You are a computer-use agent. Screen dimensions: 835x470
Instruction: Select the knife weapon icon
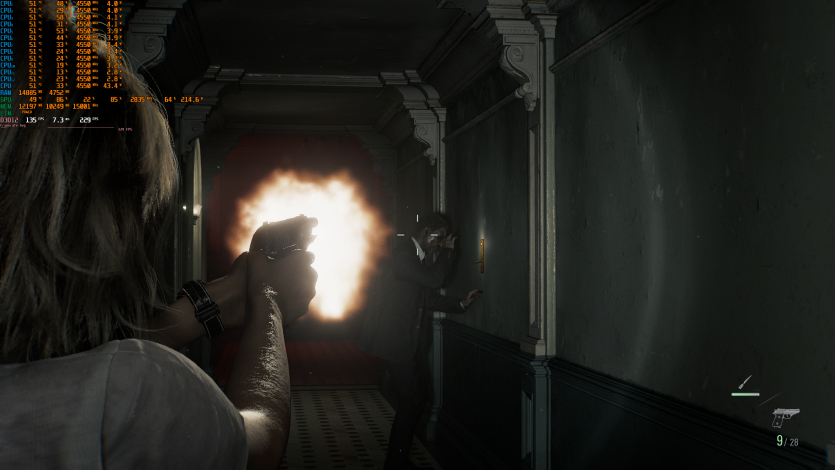tap(745, 382)
